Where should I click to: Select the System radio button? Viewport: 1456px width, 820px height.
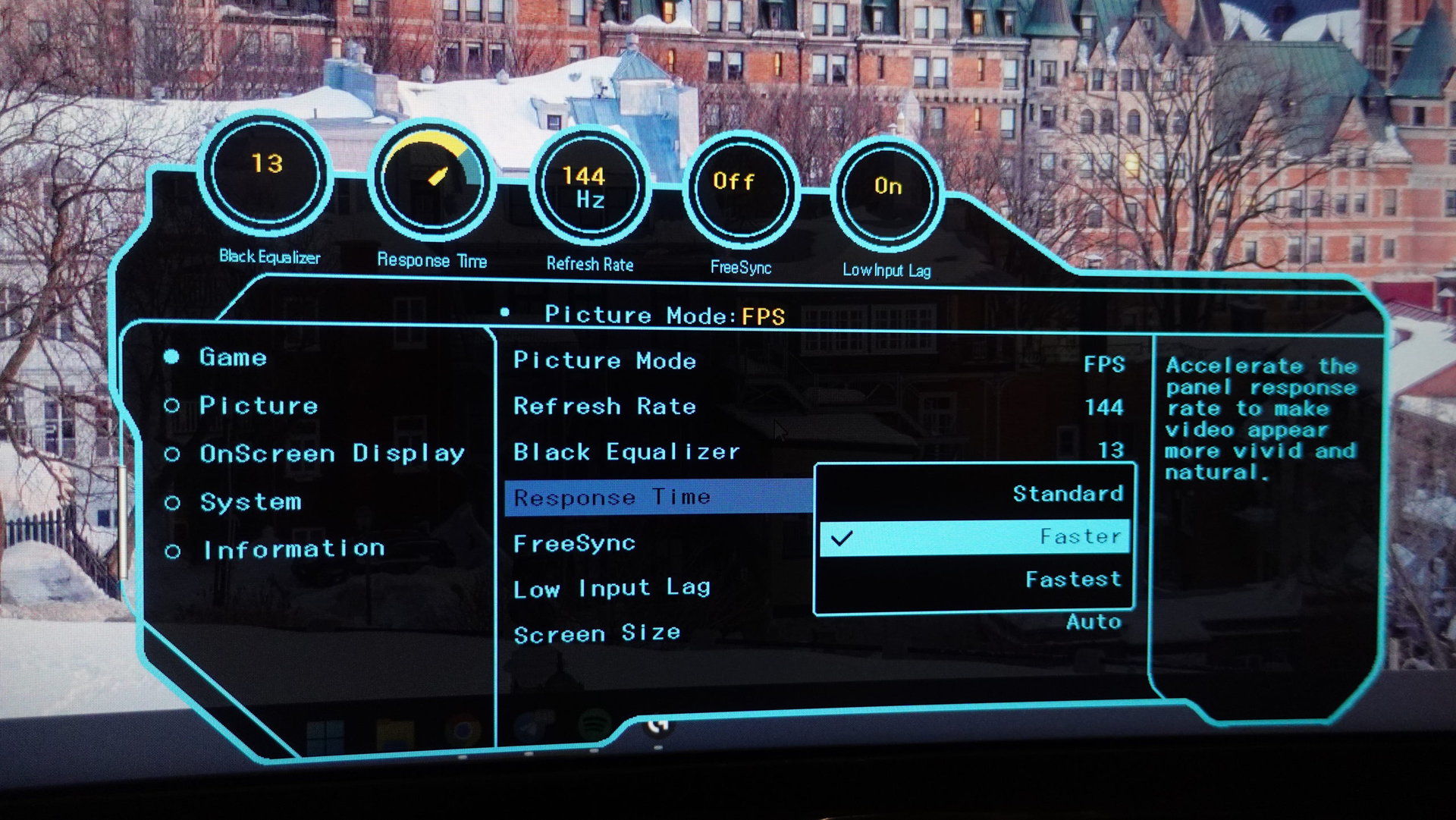250,501
